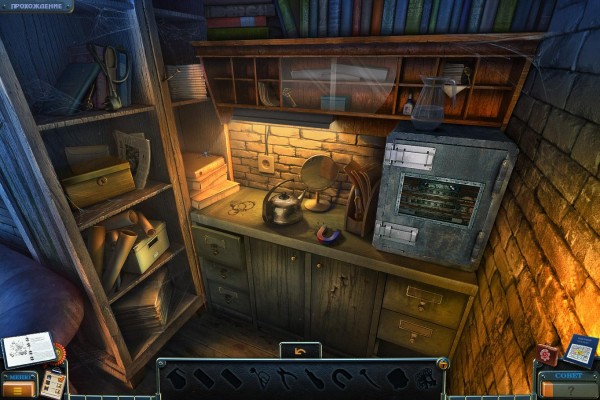
Task: Open the journal notebook
Action: click(x=28, y=349)
